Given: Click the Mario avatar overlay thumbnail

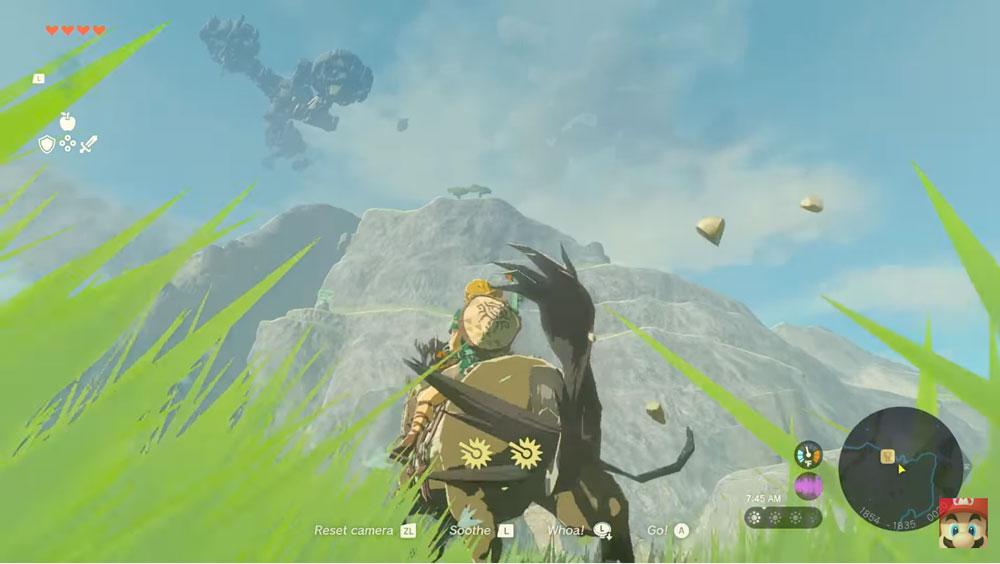Looking at the screenshot, I should (x=963, y=523).
